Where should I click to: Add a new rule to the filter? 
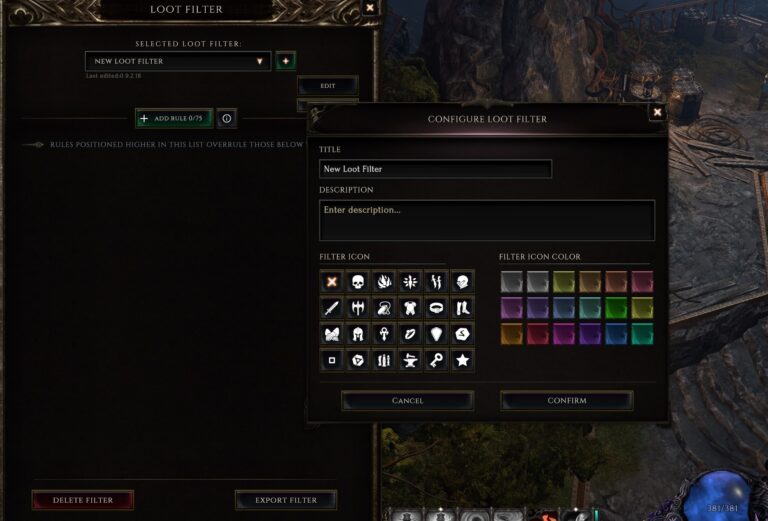pyautogui.click(x=174, y=118)
